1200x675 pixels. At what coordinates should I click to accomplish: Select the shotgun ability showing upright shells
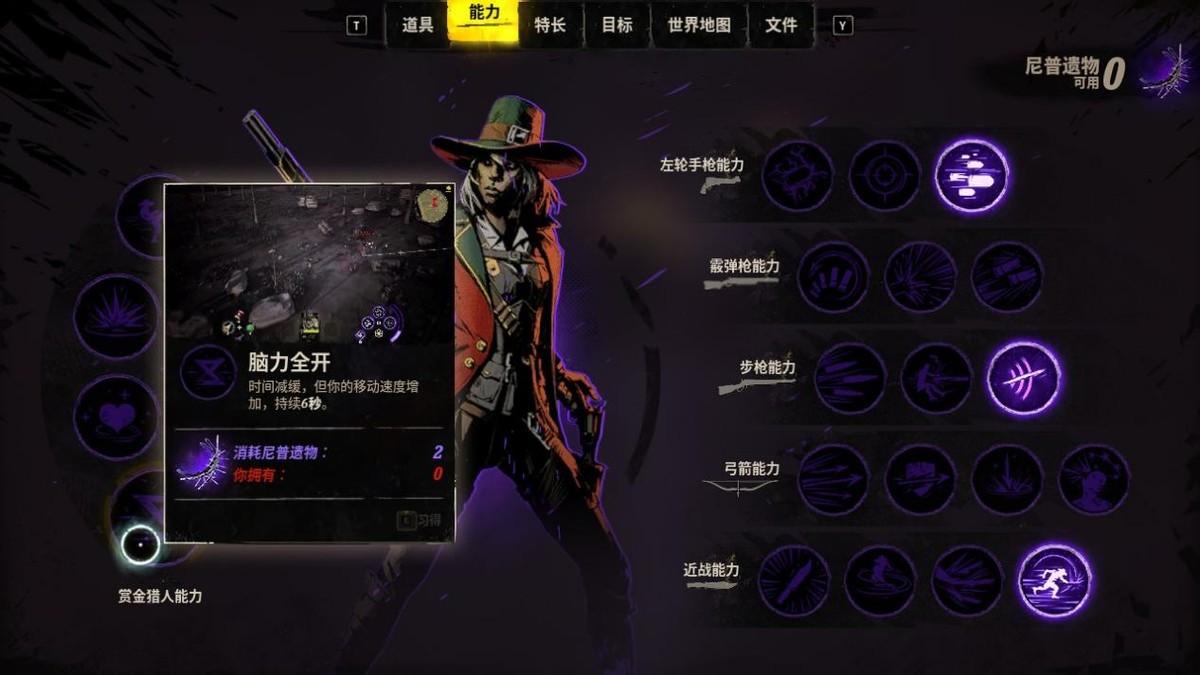pos(834,277)
